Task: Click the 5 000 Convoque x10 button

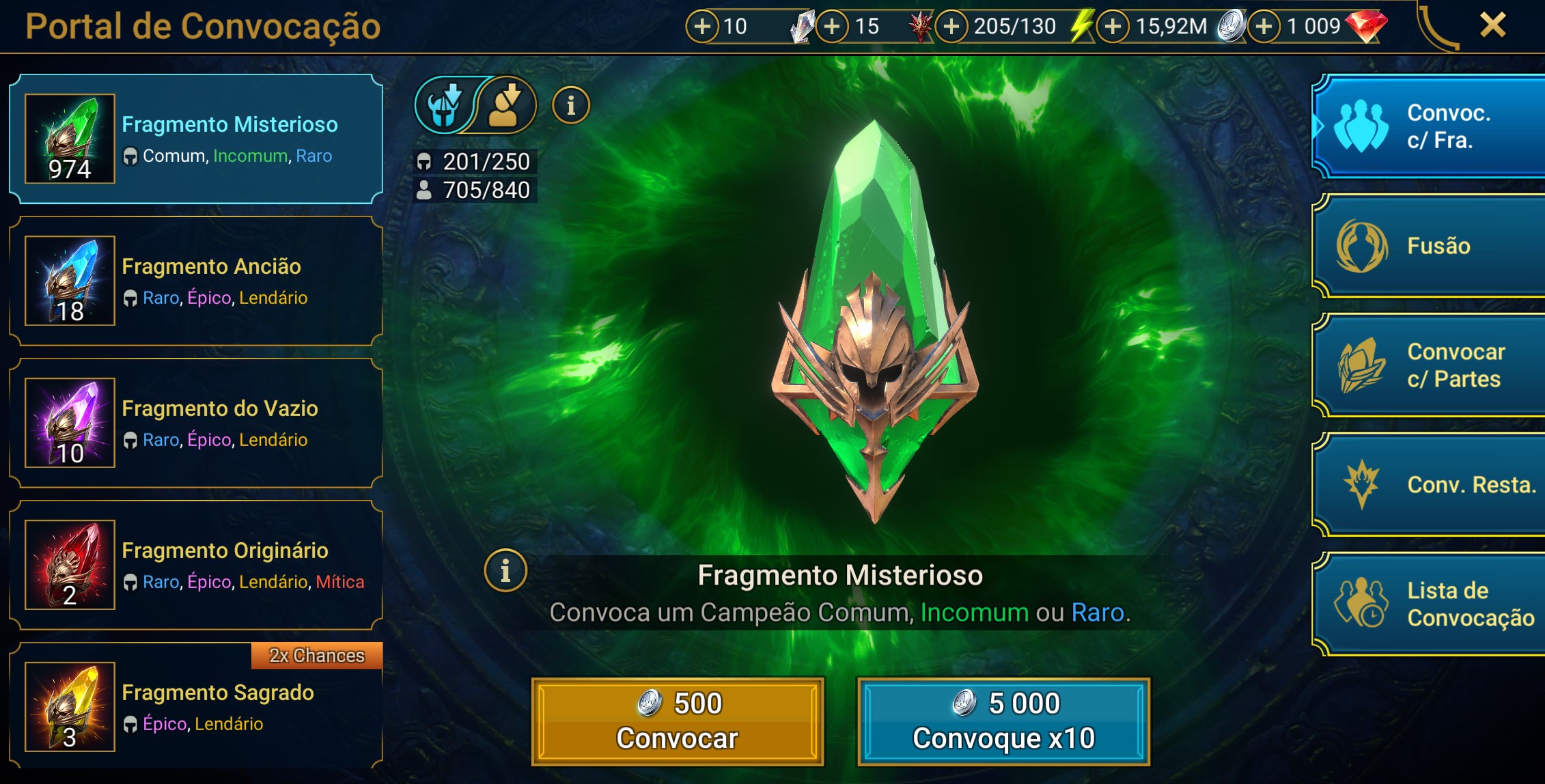Action: [1003, 721]
